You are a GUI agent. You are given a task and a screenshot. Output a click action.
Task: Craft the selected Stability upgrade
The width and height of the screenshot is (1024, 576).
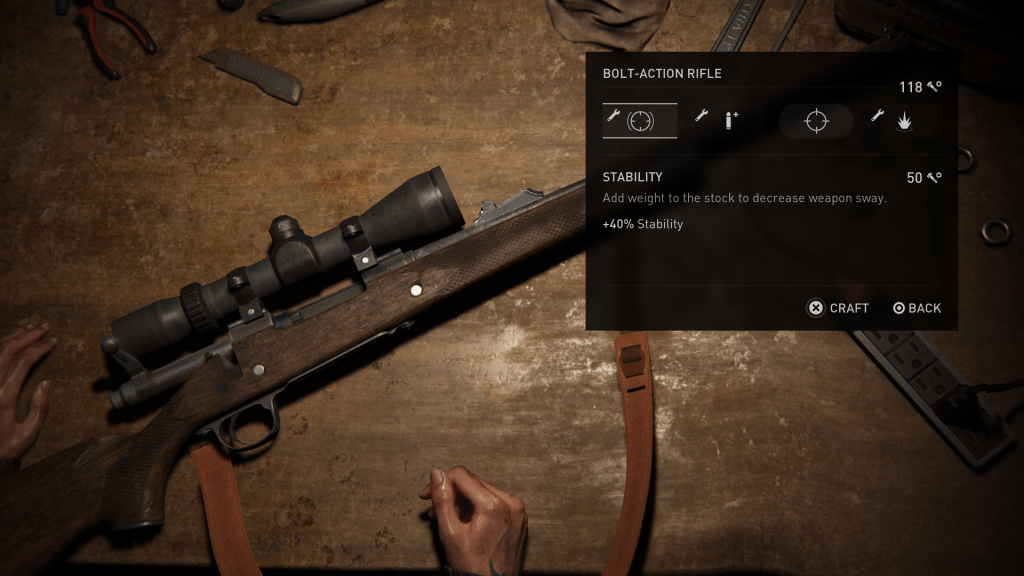[x=838, y=308]
